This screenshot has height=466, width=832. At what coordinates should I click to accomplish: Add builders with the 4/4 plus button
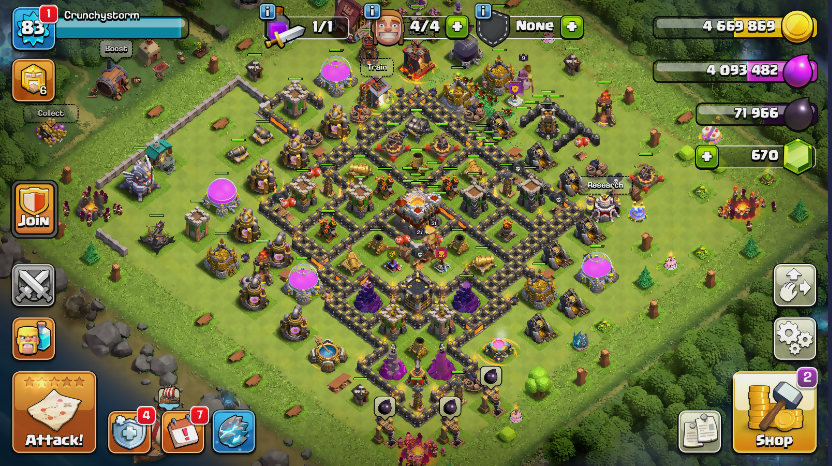[458, 27]
